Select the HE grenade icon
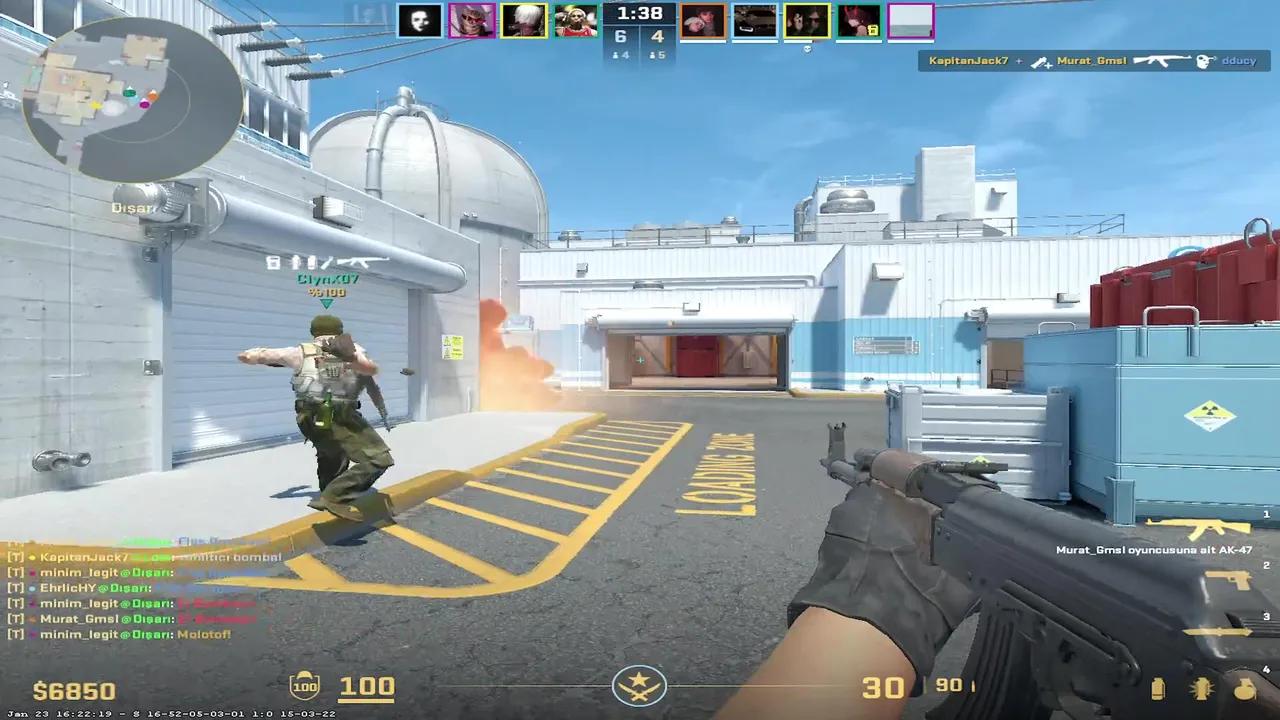This screenshot has height=720, width=1280. [1200, 688]
